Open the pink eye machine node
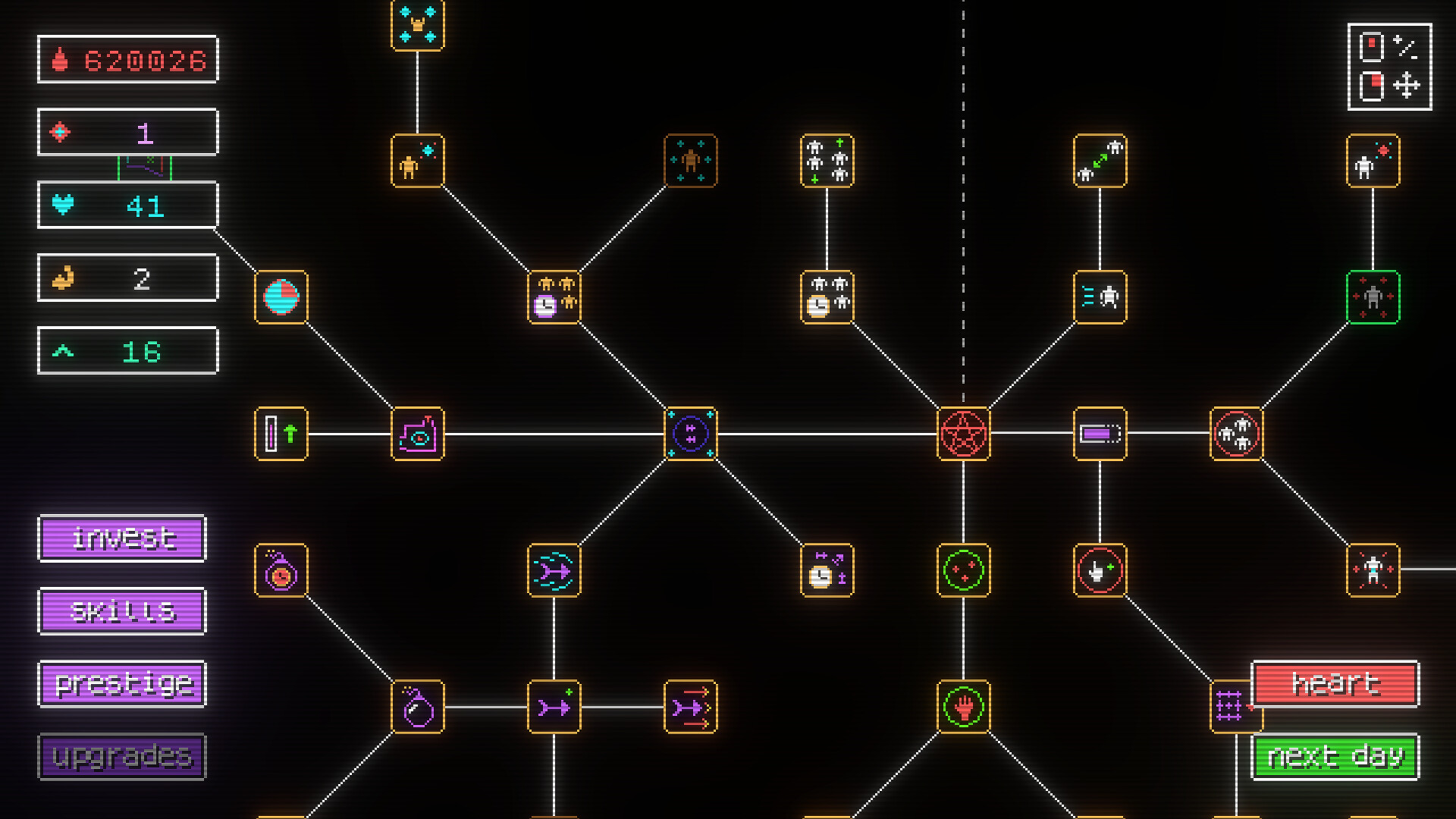This screenshot has height=819, width=1456. click(x=416, y=434)
